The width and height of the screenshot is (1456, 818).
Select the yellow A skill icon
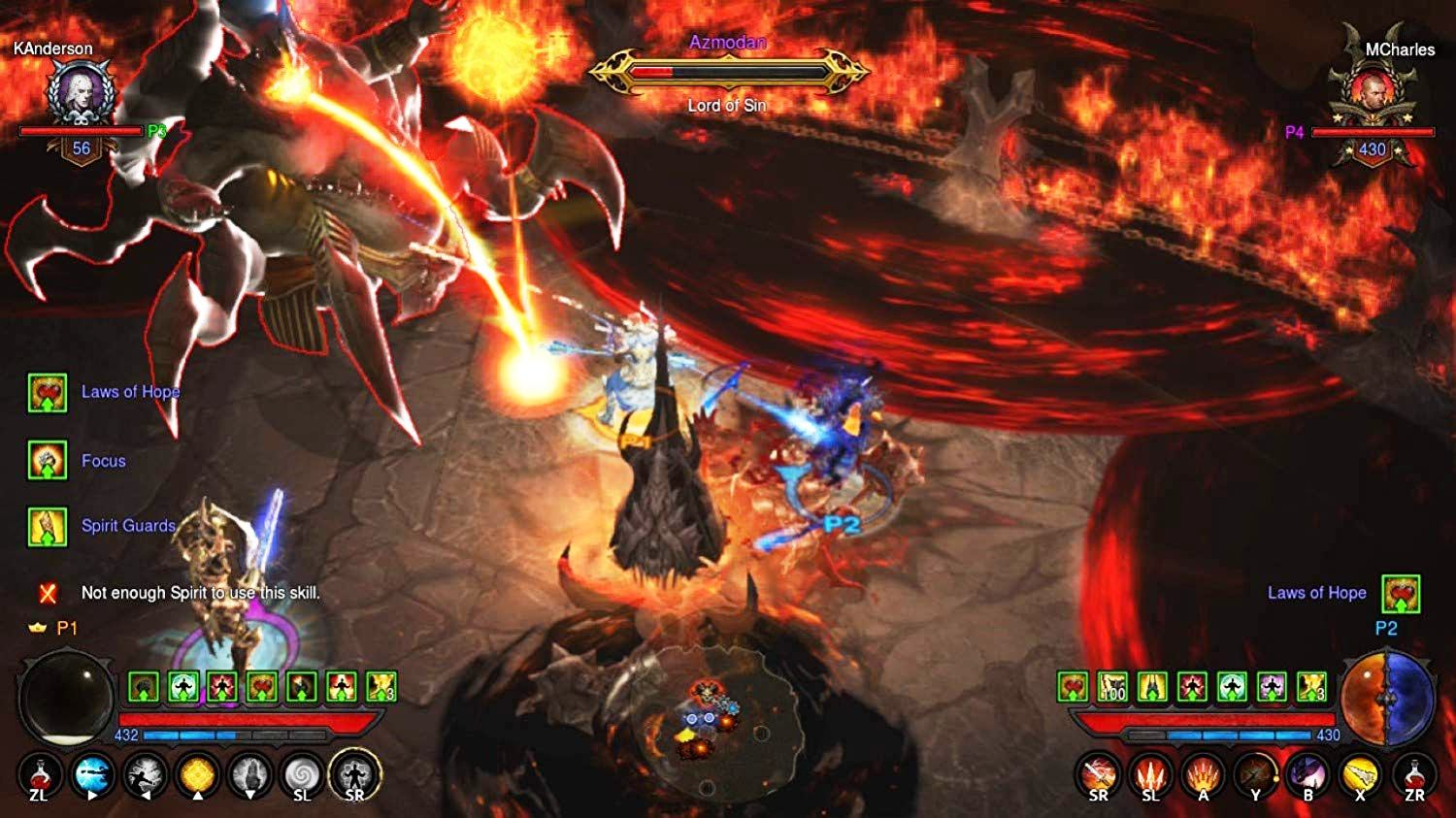[1204, 776]
